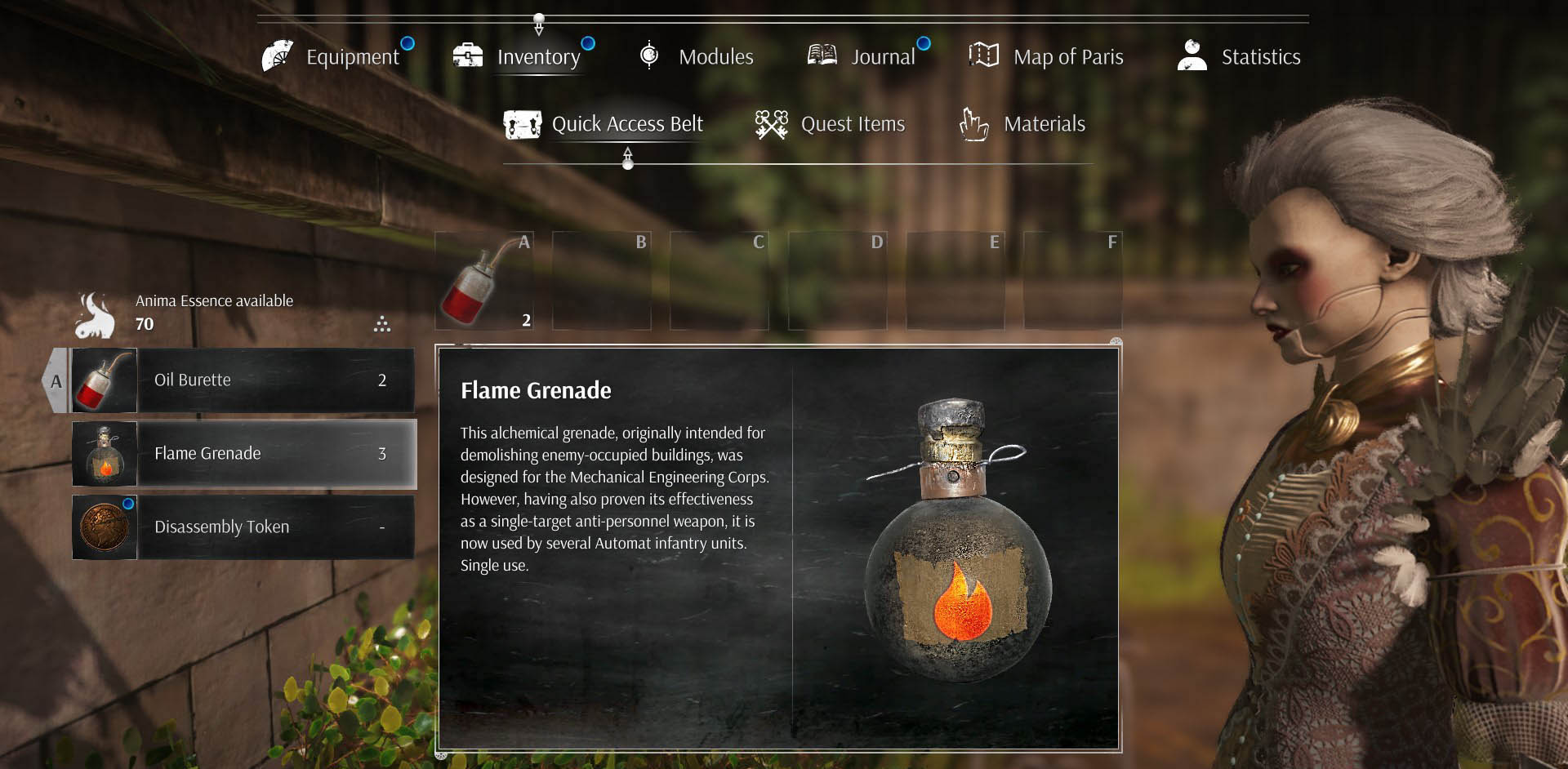Open the Inventory tab

pyautogui.click(x=523, y=56)
